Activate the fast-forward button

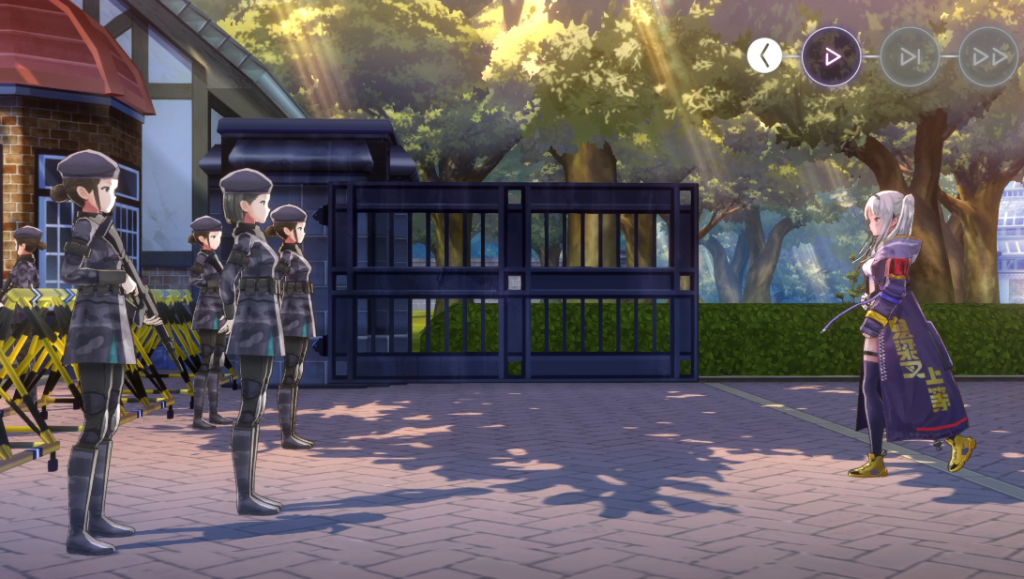988,56
